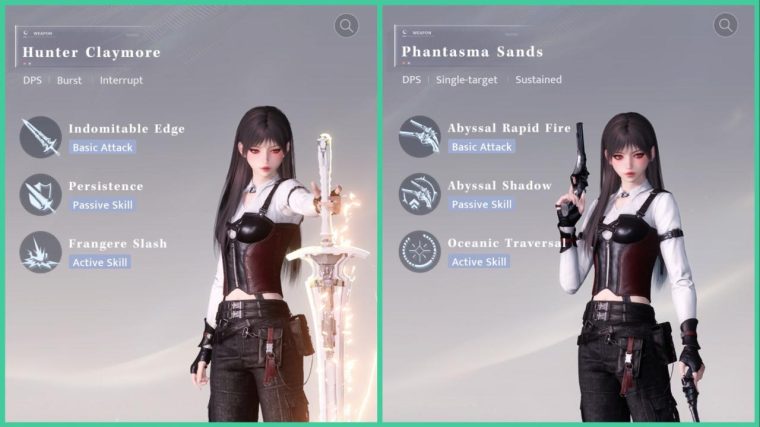Choose the Abyssal Rapid Fire basic attack icon
Screen dimensions: 760x427
419,137
